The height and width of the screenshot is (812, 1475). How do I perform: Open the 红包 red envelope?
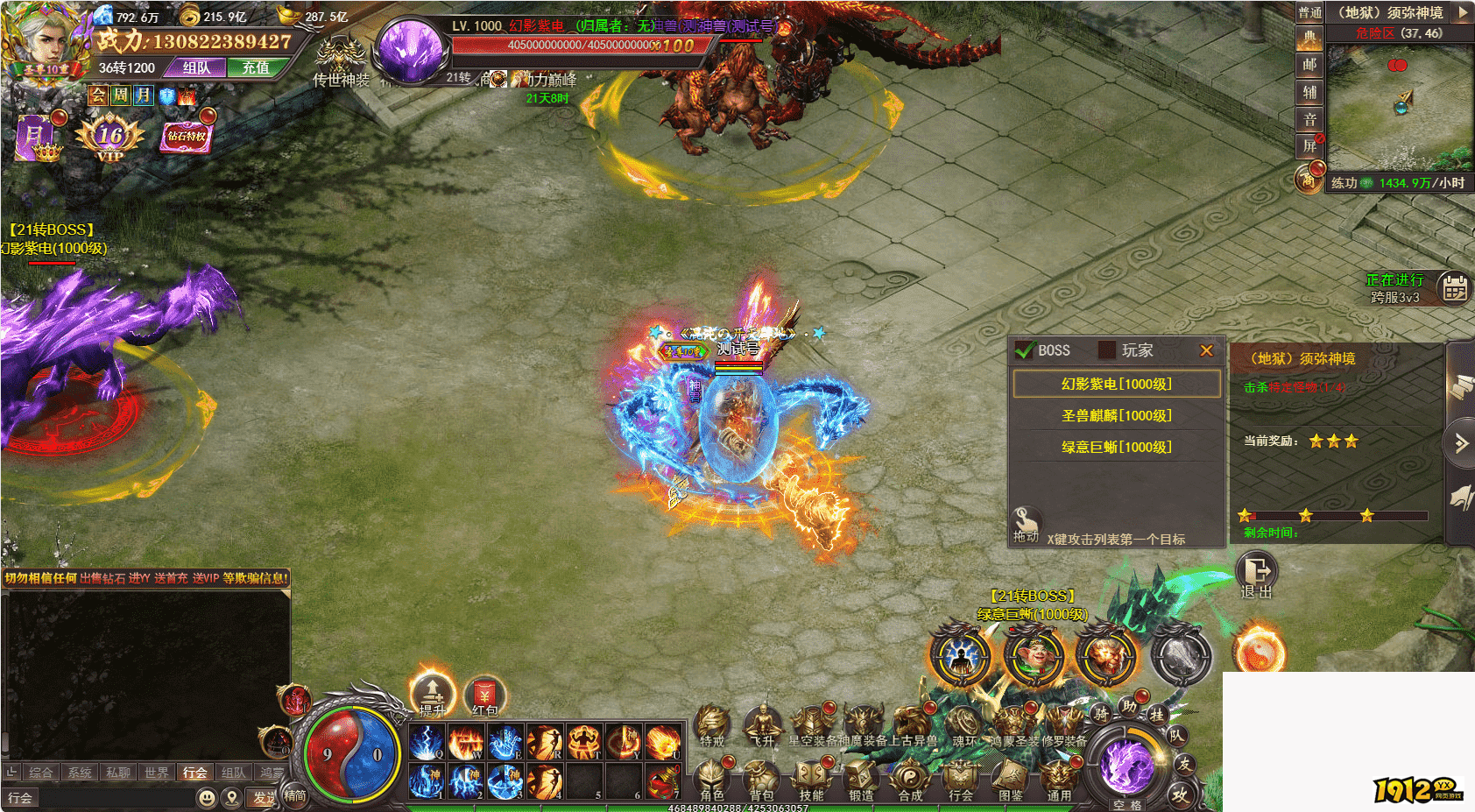(484, 695)
